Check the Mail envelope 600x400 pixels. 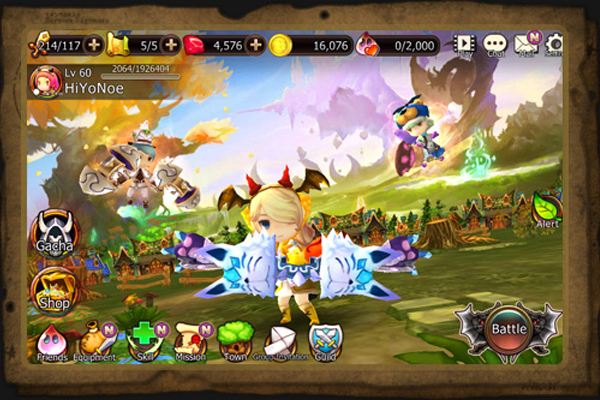pyautogui.click(x=525, y=44)
